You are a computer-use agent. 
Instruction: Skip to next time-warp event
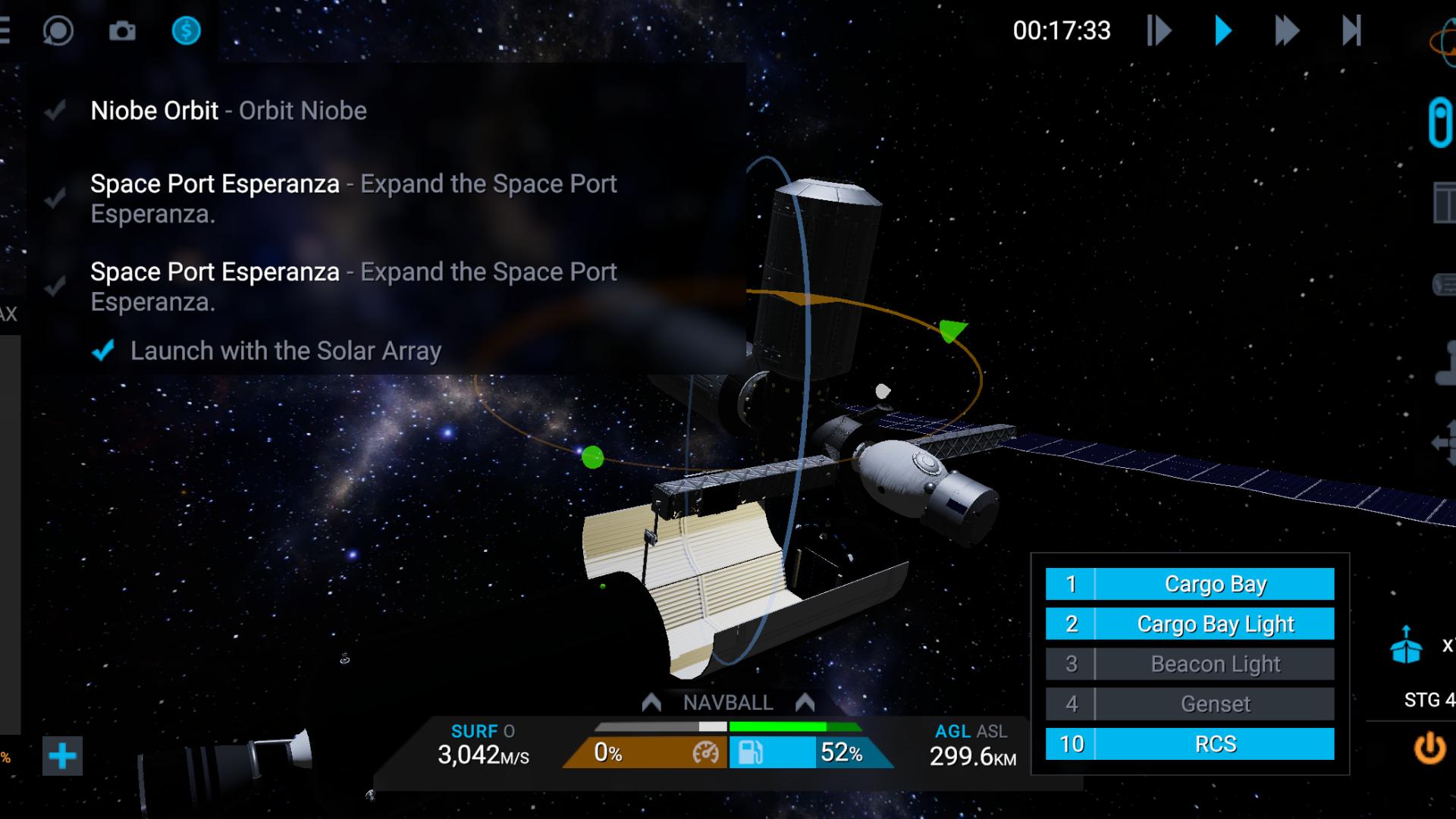(1351, 31)
